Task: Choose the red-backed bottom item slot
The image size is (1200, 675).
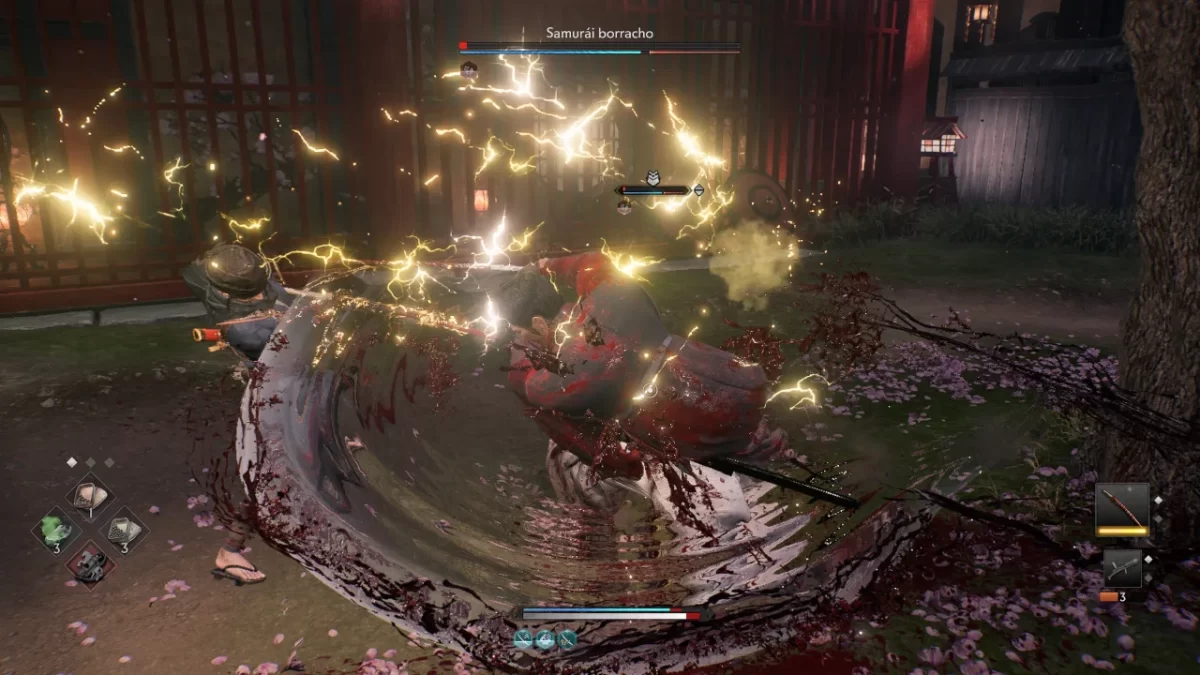Action: (90, 563)
